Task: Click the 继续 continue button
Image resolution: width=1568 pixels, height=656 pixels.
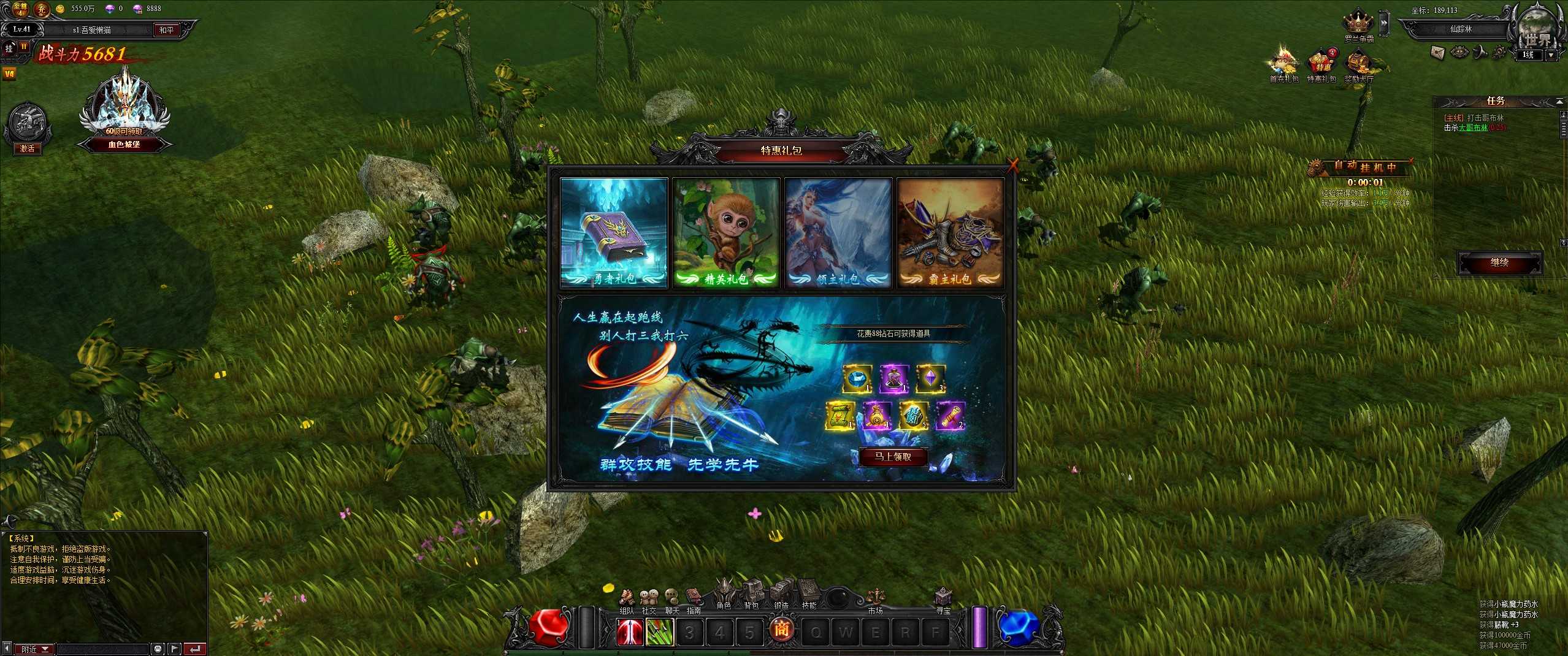Action: (x=1499, y=262)
